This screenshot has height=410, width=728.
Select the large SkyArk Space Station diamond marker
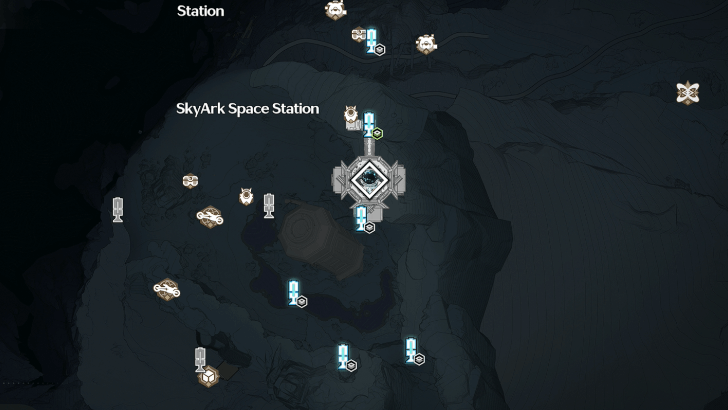(369, 179)
